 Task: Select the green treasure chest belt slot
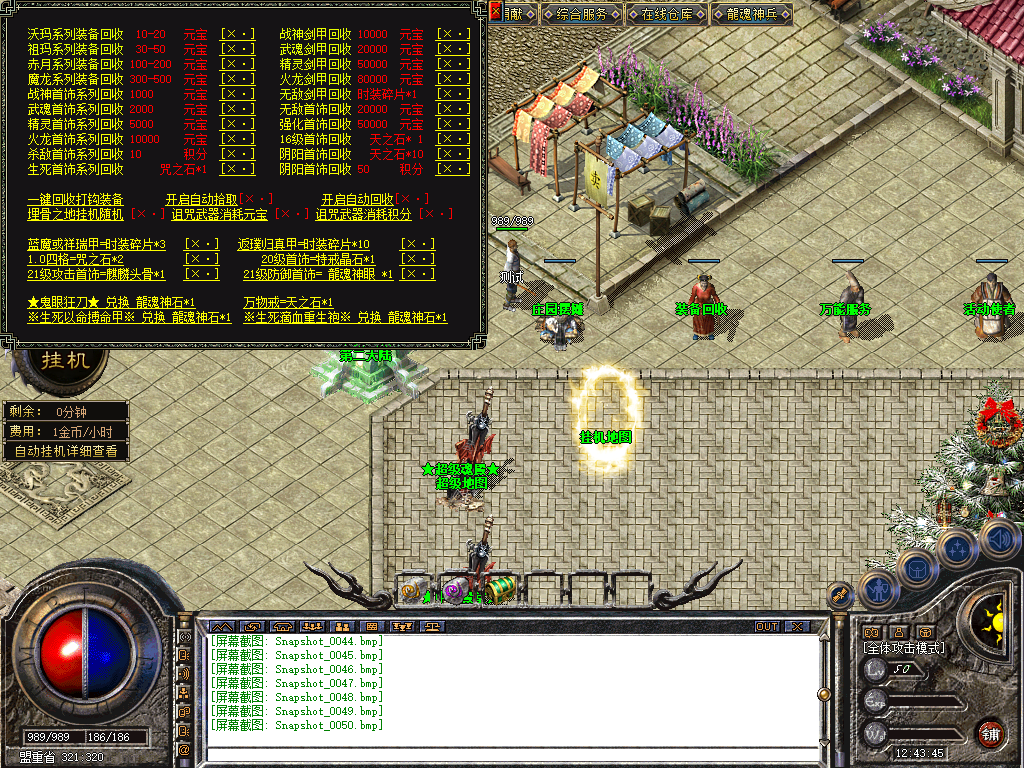pyautogui.click(x=500, y=589)
